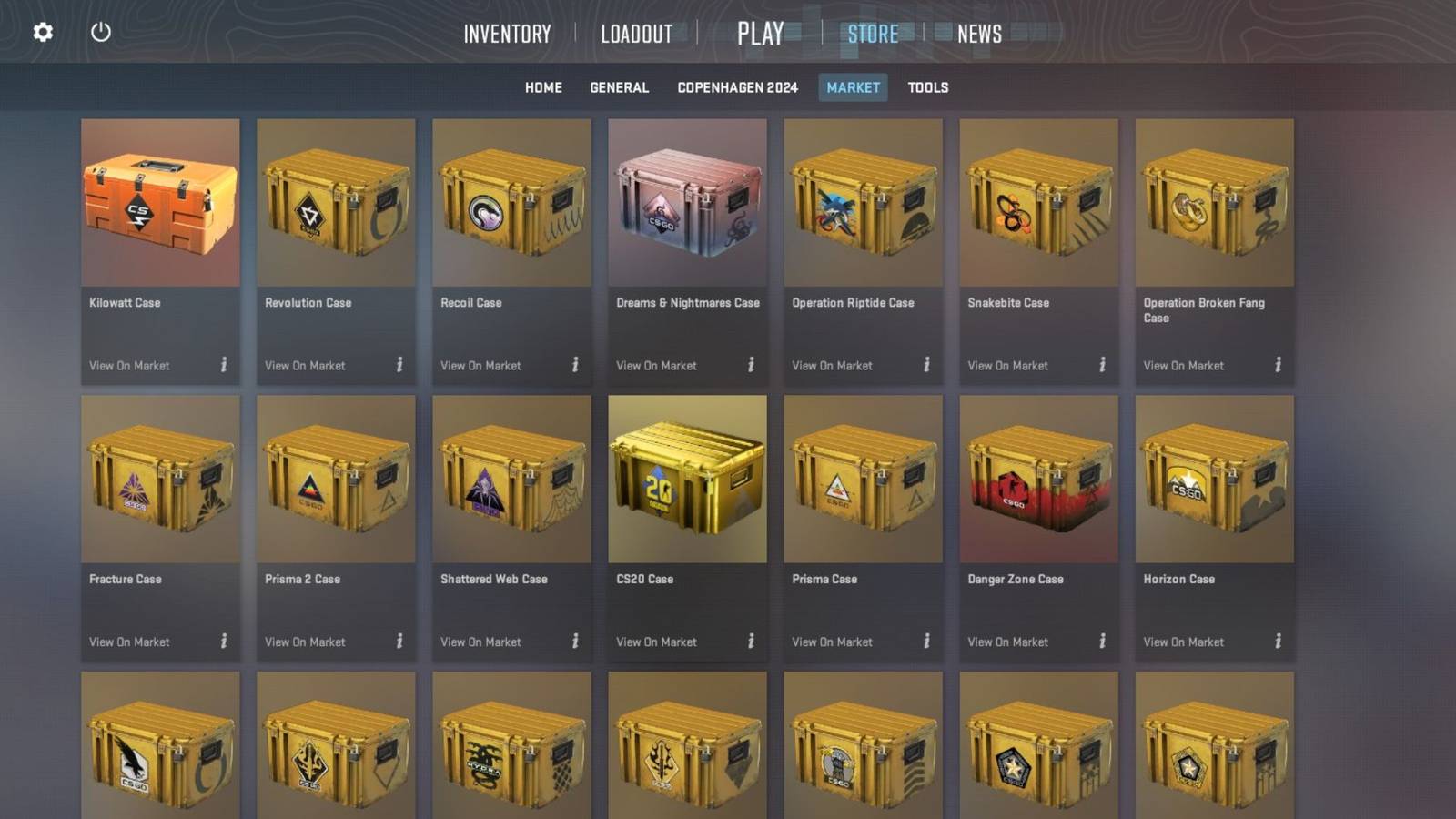Switch to the COPENHAGEN 2024 store tab
The image size is (1456, 819).
click(x=737, y=87)
